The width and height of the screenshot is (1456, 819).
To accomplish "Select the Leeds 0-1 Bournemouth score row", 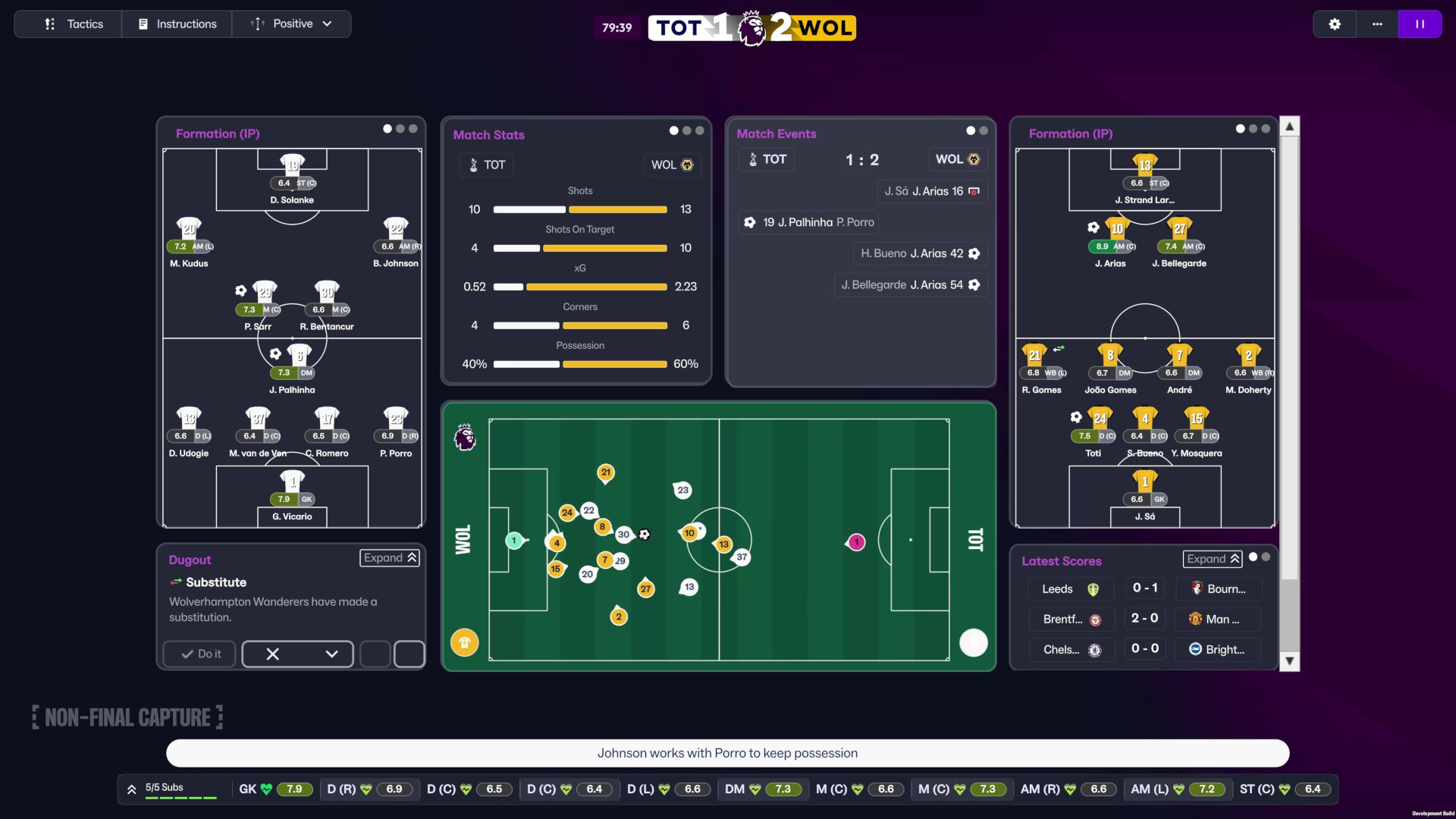I will pos(1144,588).
